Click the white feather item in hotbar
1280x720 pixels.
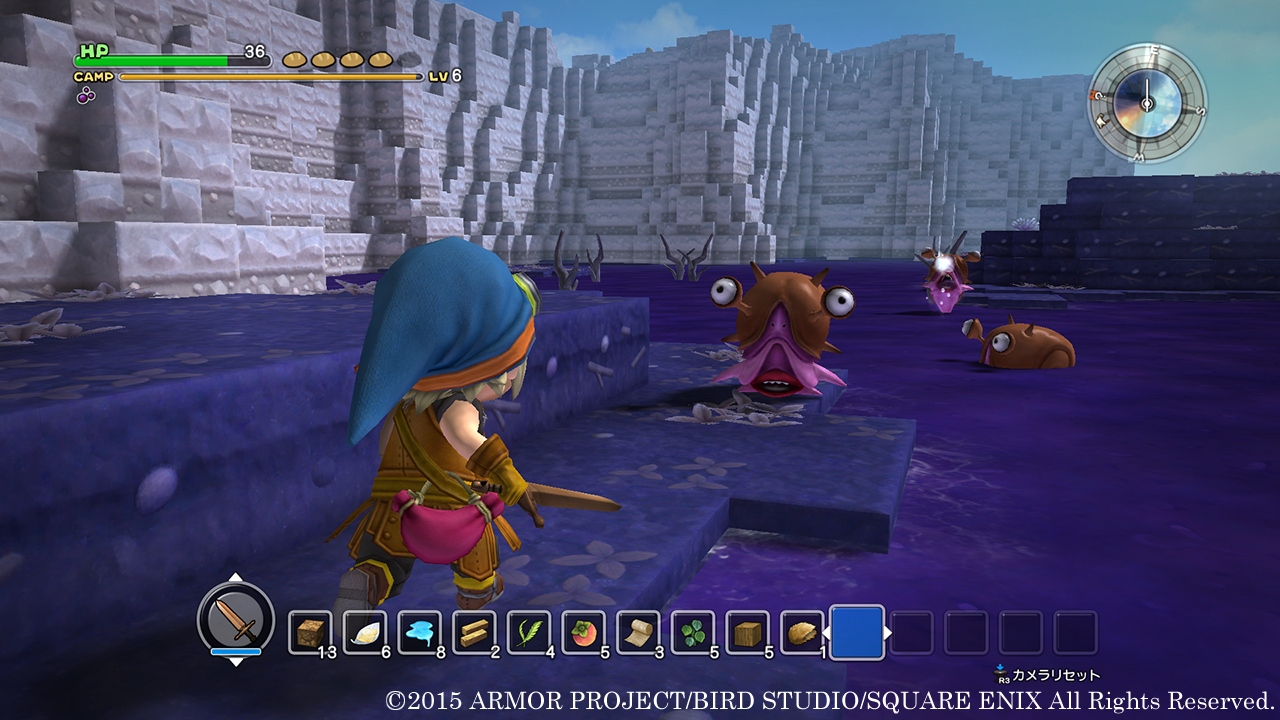click(x=367, y=629)
